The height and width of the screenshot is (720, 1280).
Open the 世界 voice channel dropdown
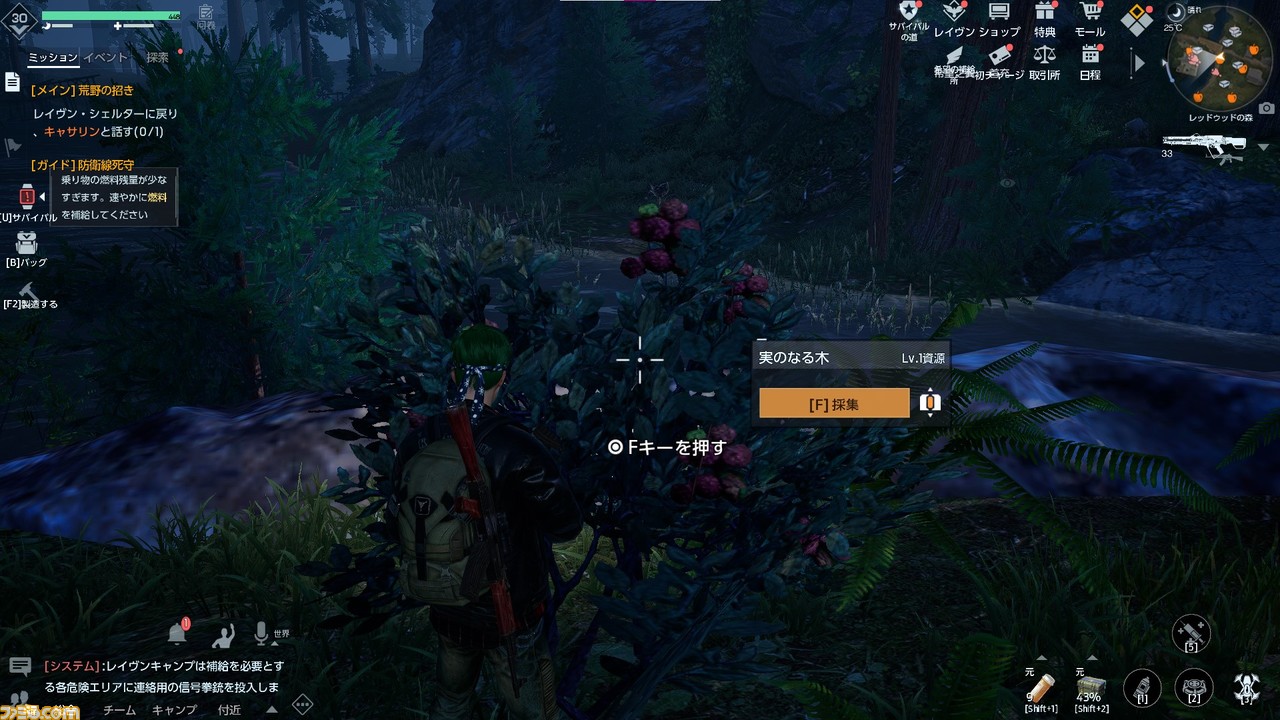[280, 632]
